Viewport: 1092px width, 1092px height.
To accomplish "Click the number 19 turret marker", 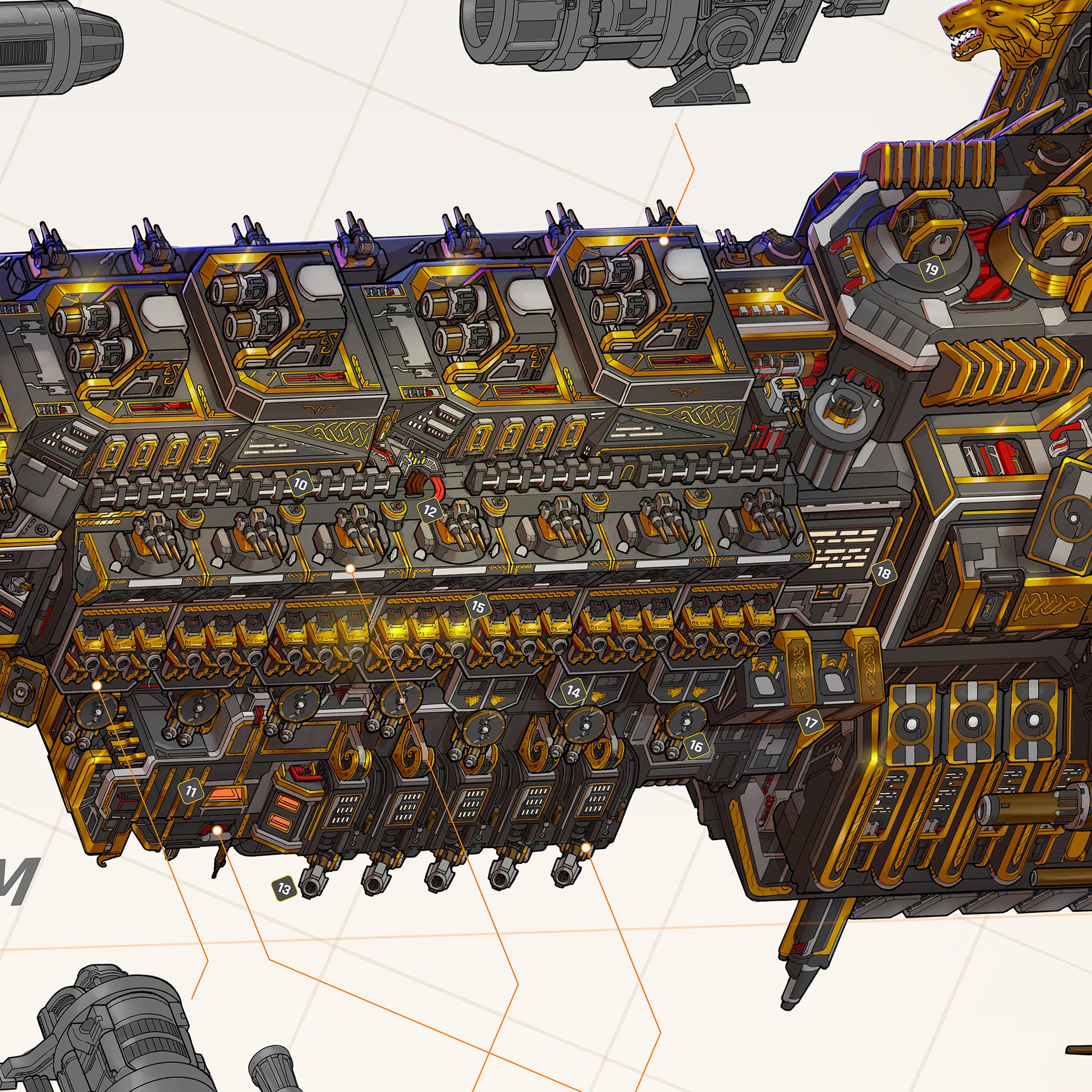I will coord(932,269).
